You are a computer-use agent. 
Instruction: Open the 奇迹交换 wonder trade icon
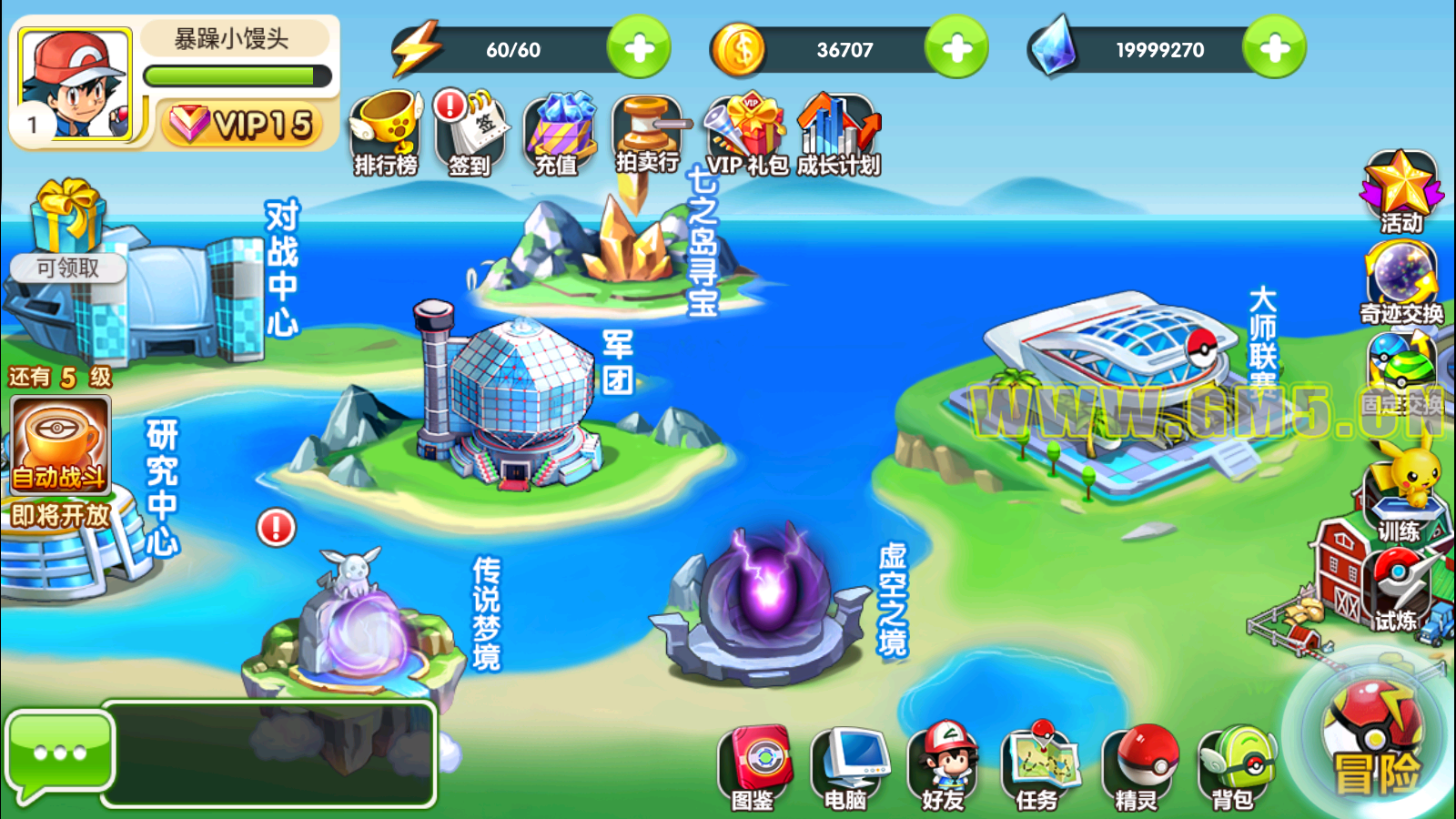(1401, 282)
